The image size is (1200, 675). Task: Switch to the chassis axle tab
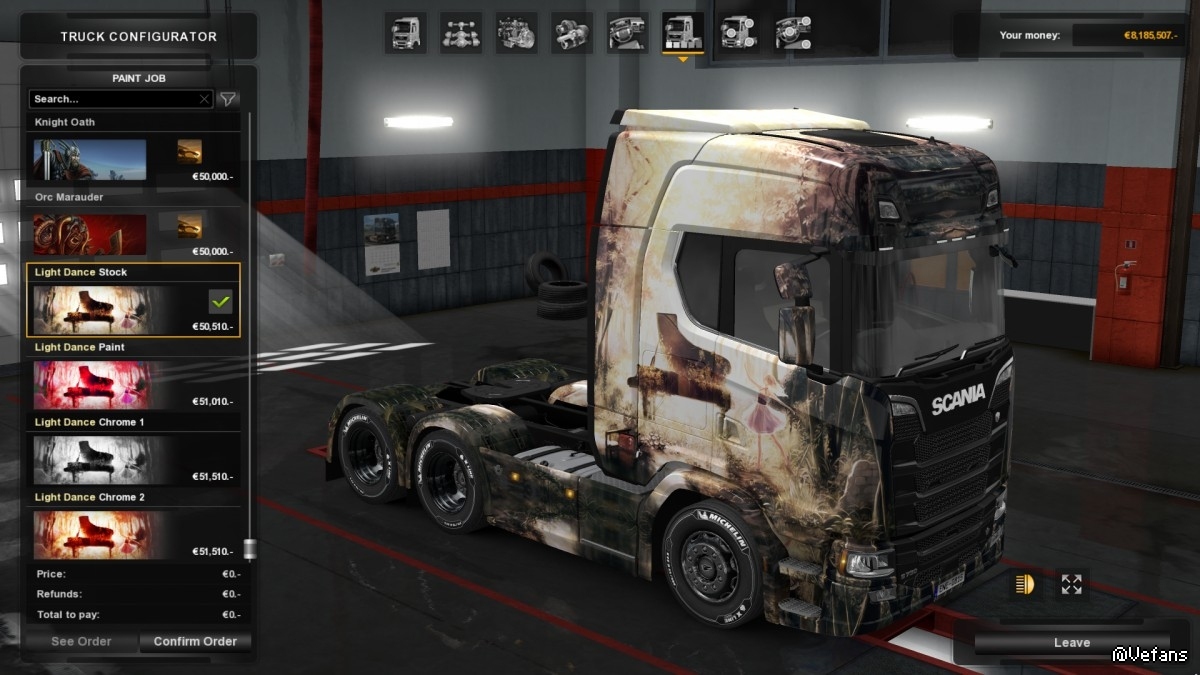(x=461, y=33)
